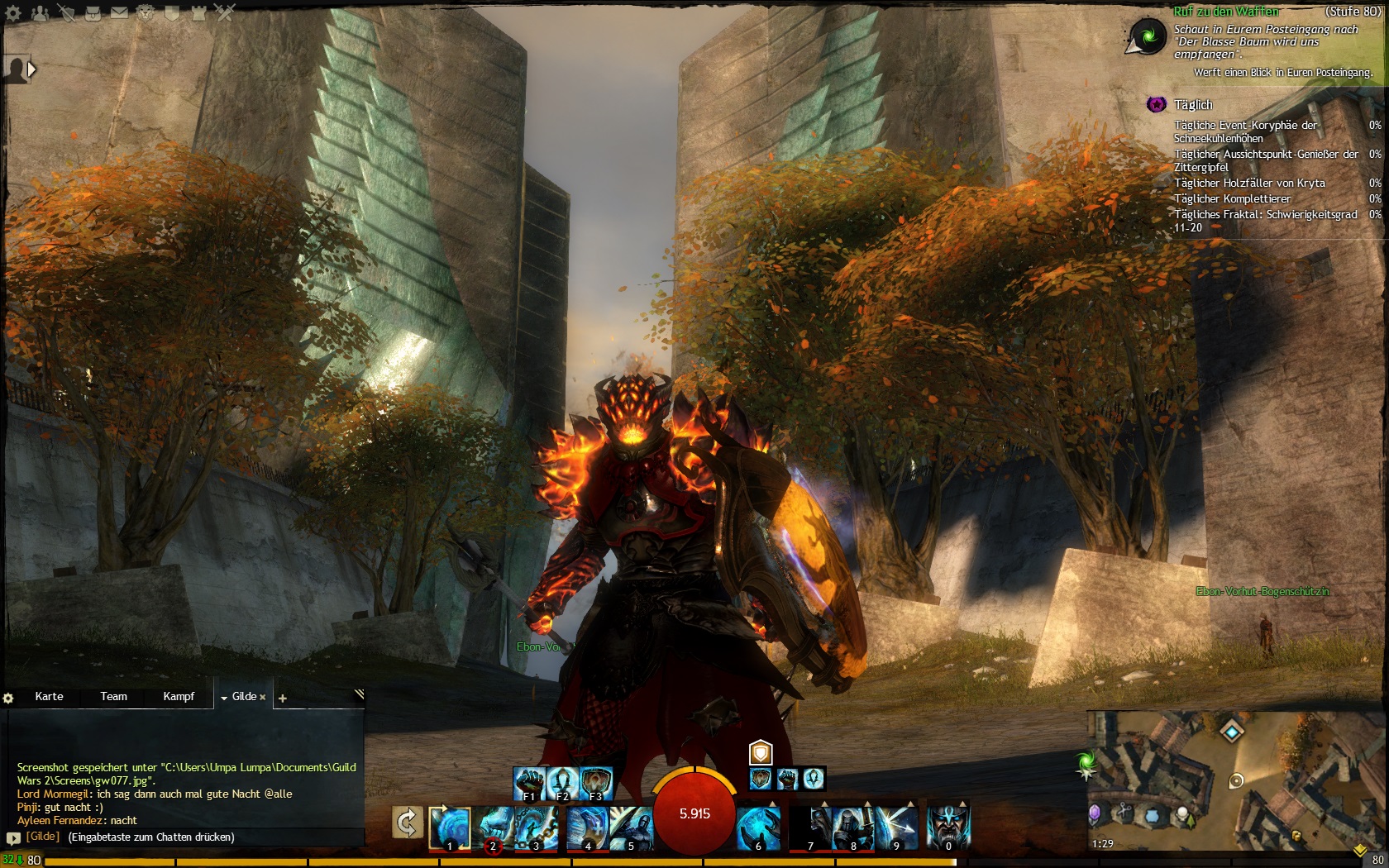This screenshot has width=1389, height=868.
Task: Select the Täglich daily achievements tracker
Action: pos(1193,105)
